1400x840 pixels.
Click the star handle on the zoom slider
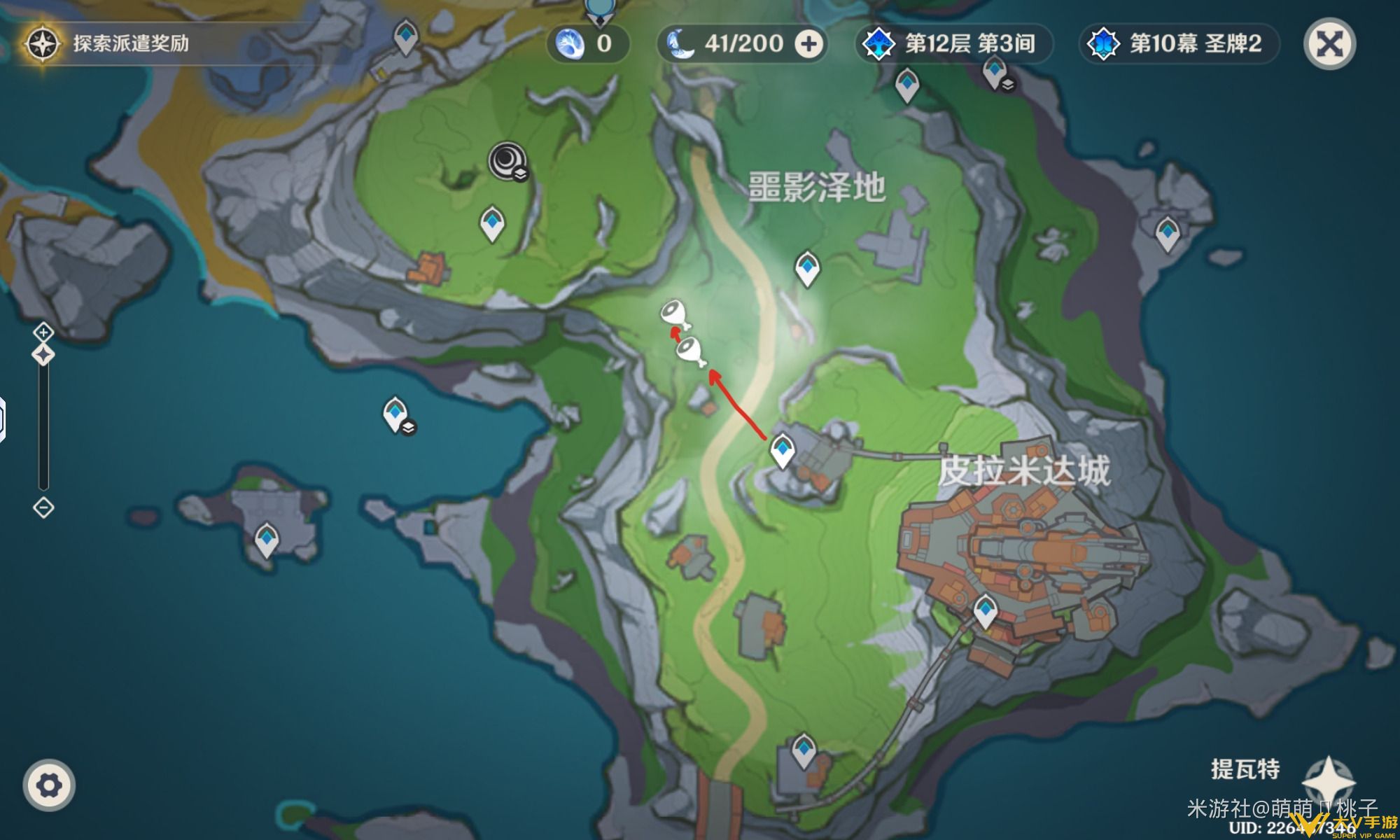tap(42, 353)
